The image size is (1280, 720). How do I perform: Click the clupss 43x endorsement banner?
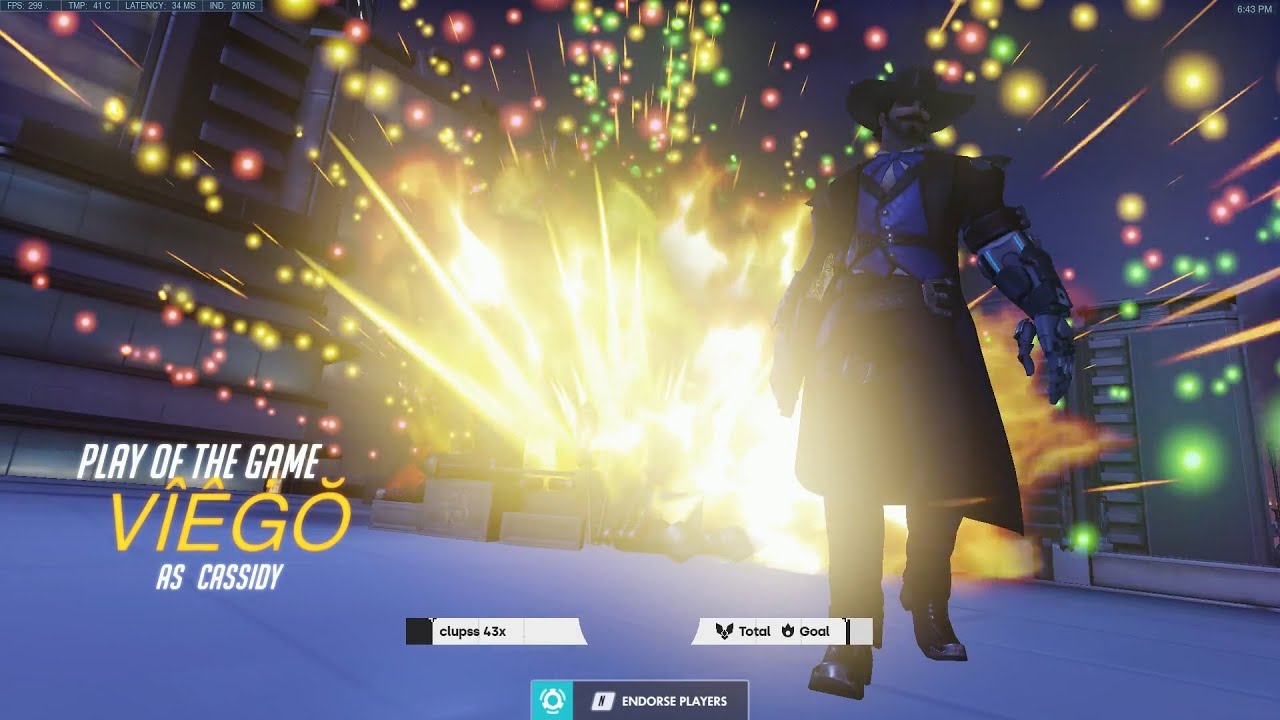pos(490,630)
